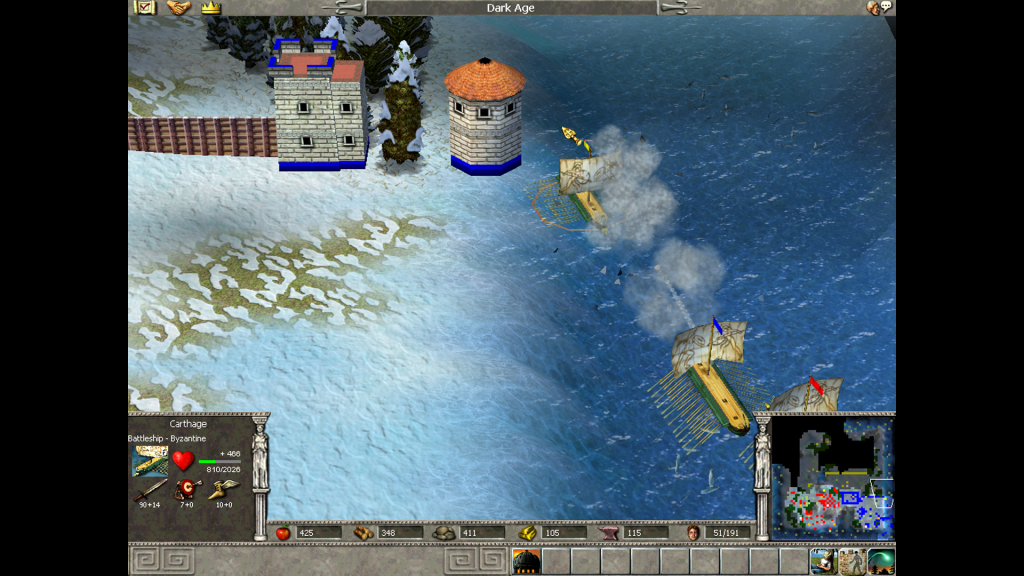Select the domed building icon in the bottom bar
This screenshot has width=1024, height=576.
click(526, 562)
